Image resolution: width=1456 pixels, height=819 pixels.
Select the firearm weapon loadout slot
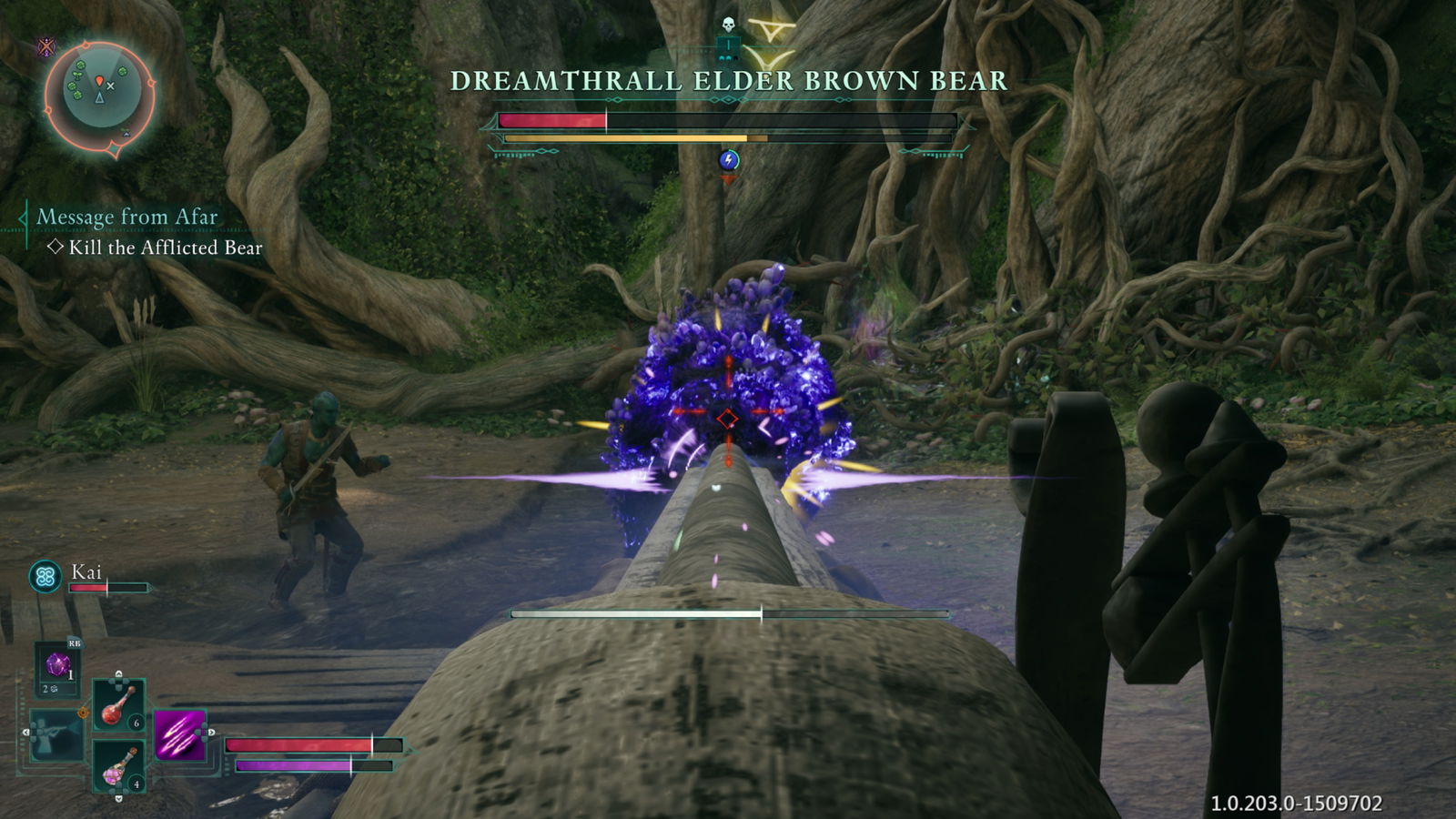point(55,735)
